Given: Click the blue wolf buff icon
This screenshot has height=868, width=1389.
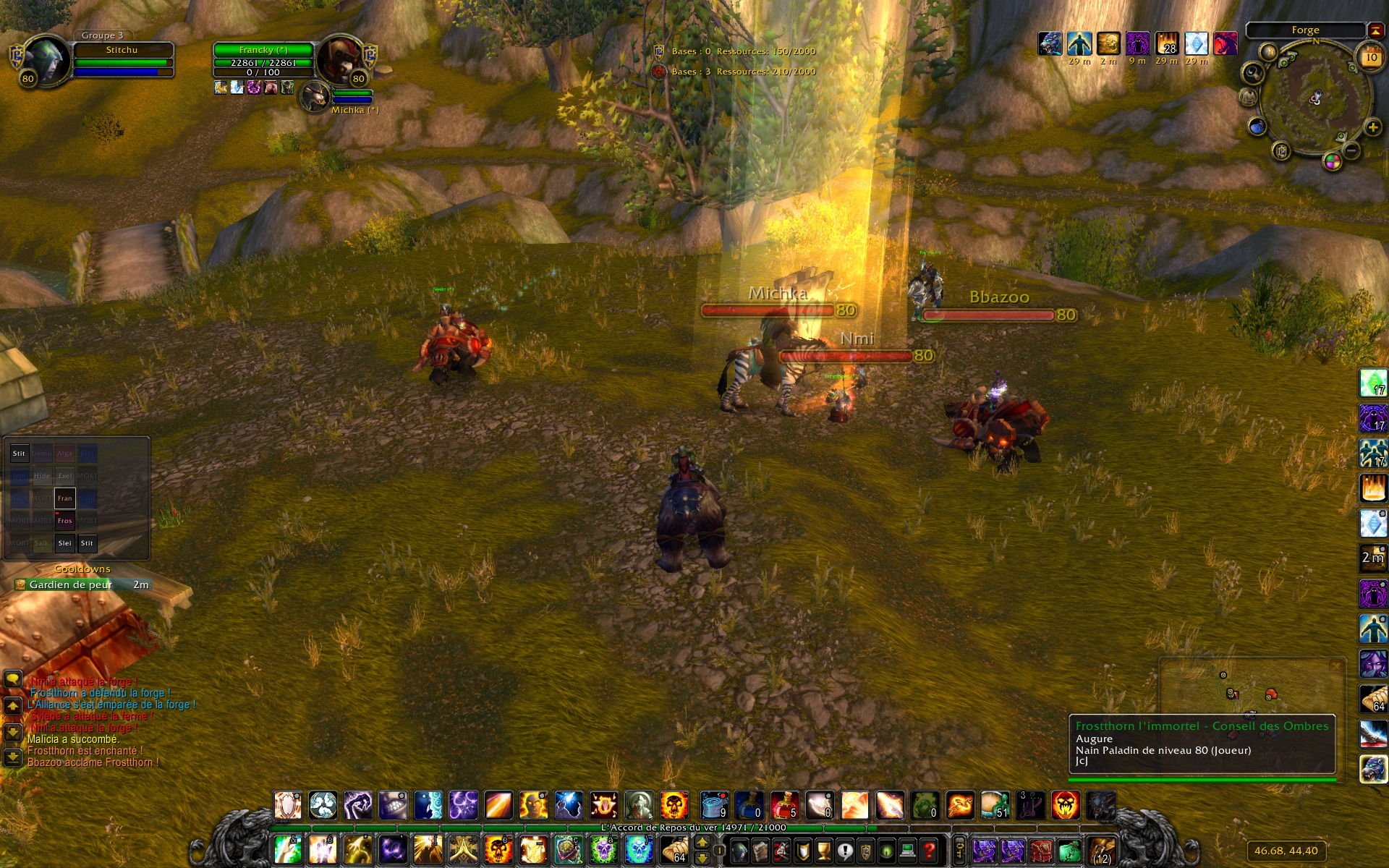Looking at the screenshot, I should 1050,44.
